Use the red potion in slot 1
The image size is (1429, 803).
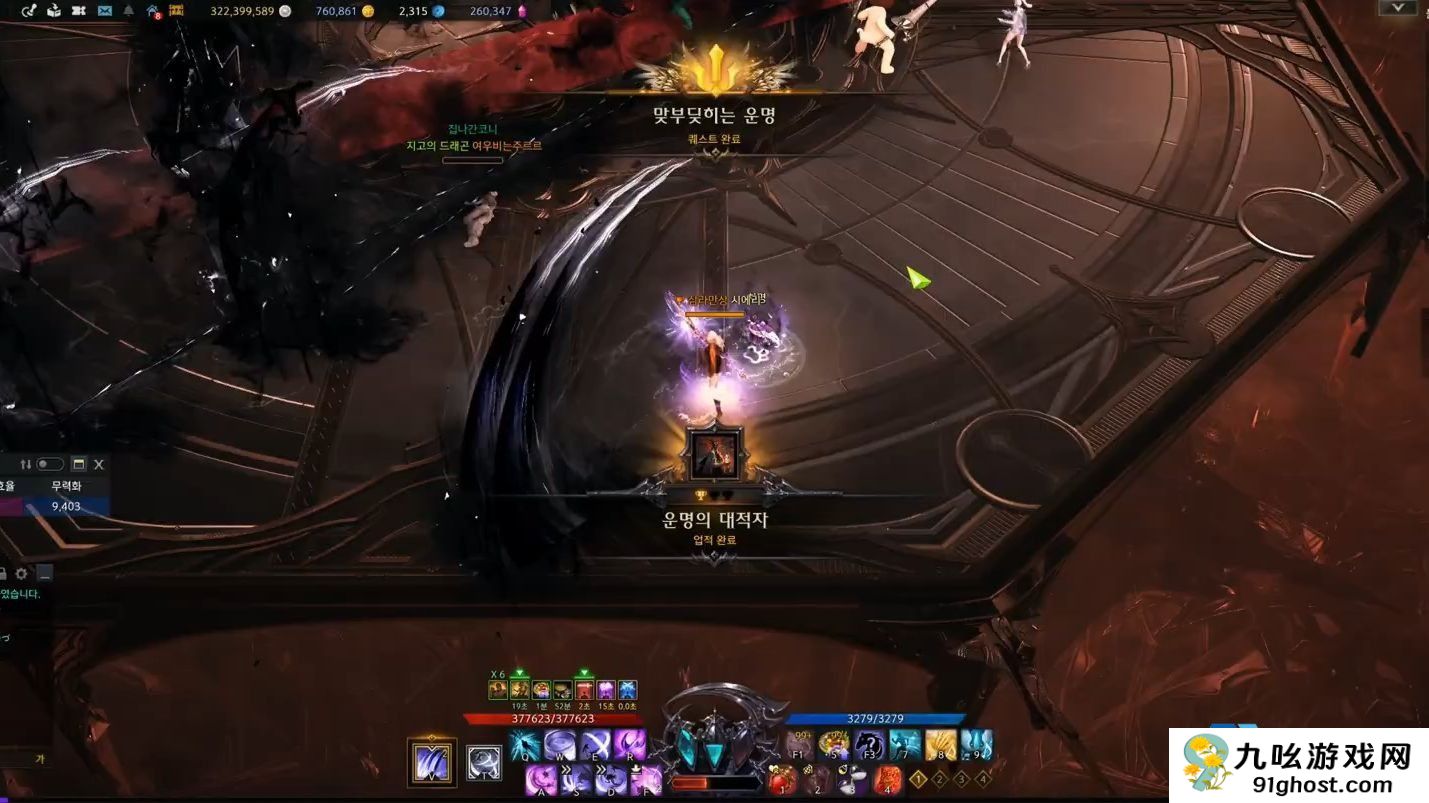click(x=783, y=779)
